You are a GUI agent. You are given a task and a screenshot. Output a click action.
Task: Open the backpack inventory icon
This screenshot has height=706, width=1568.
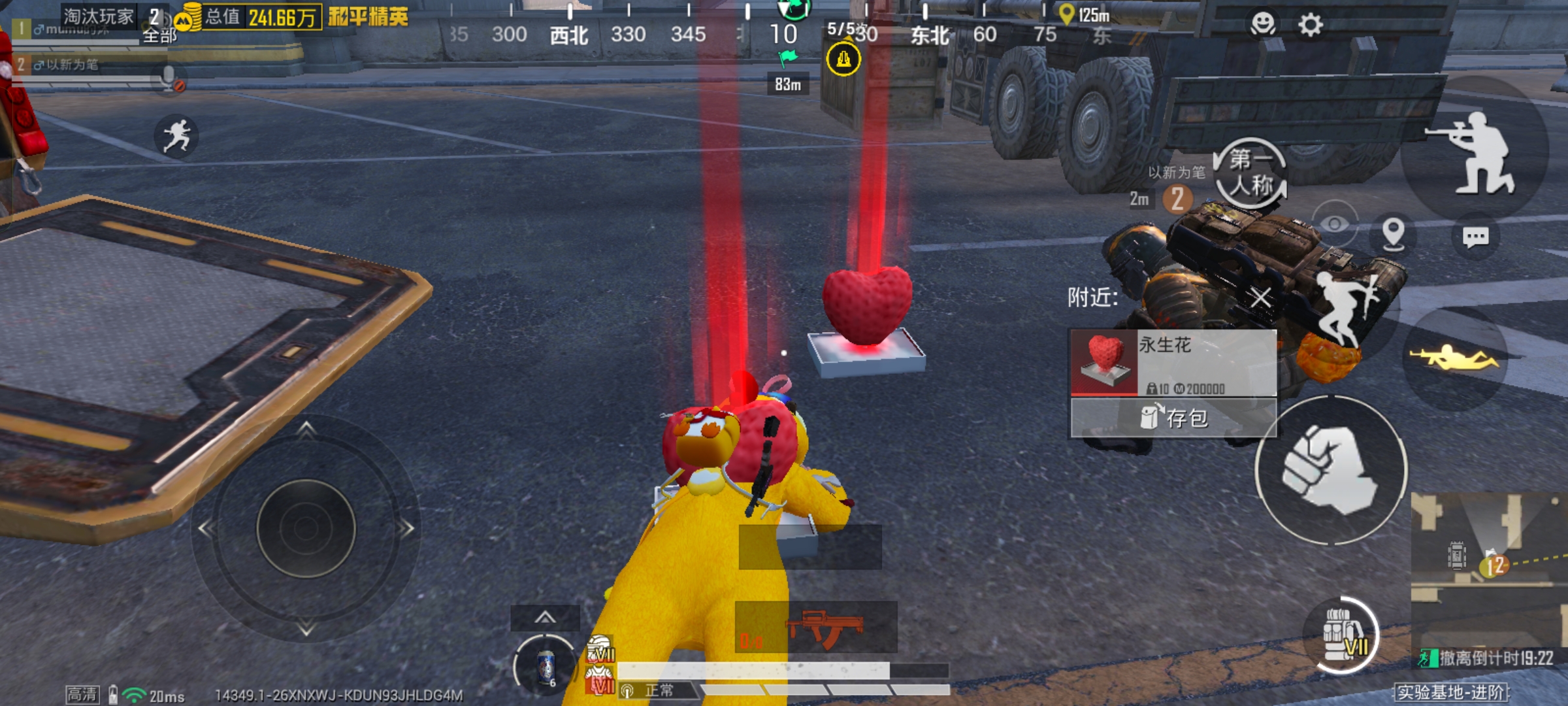pyautogui.click(x=1341, y=635)
